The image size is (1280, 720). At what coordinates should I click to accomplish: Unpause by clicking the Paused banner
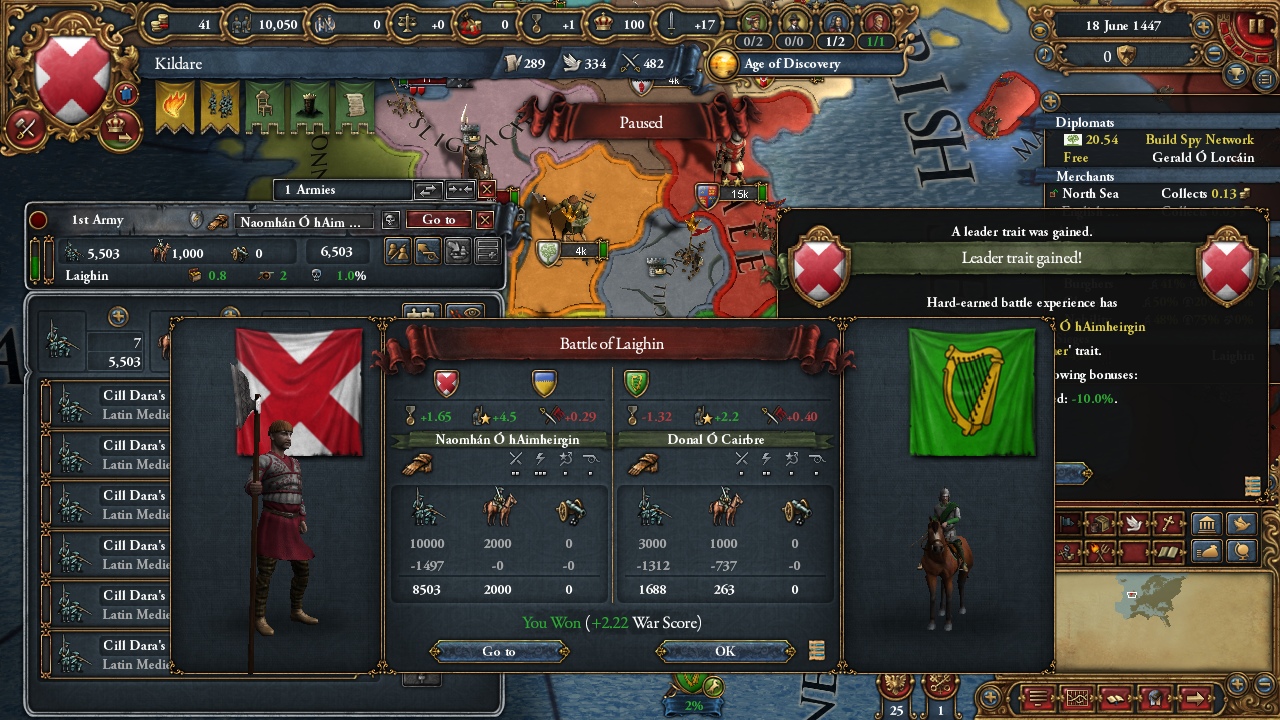coord(640,122)
